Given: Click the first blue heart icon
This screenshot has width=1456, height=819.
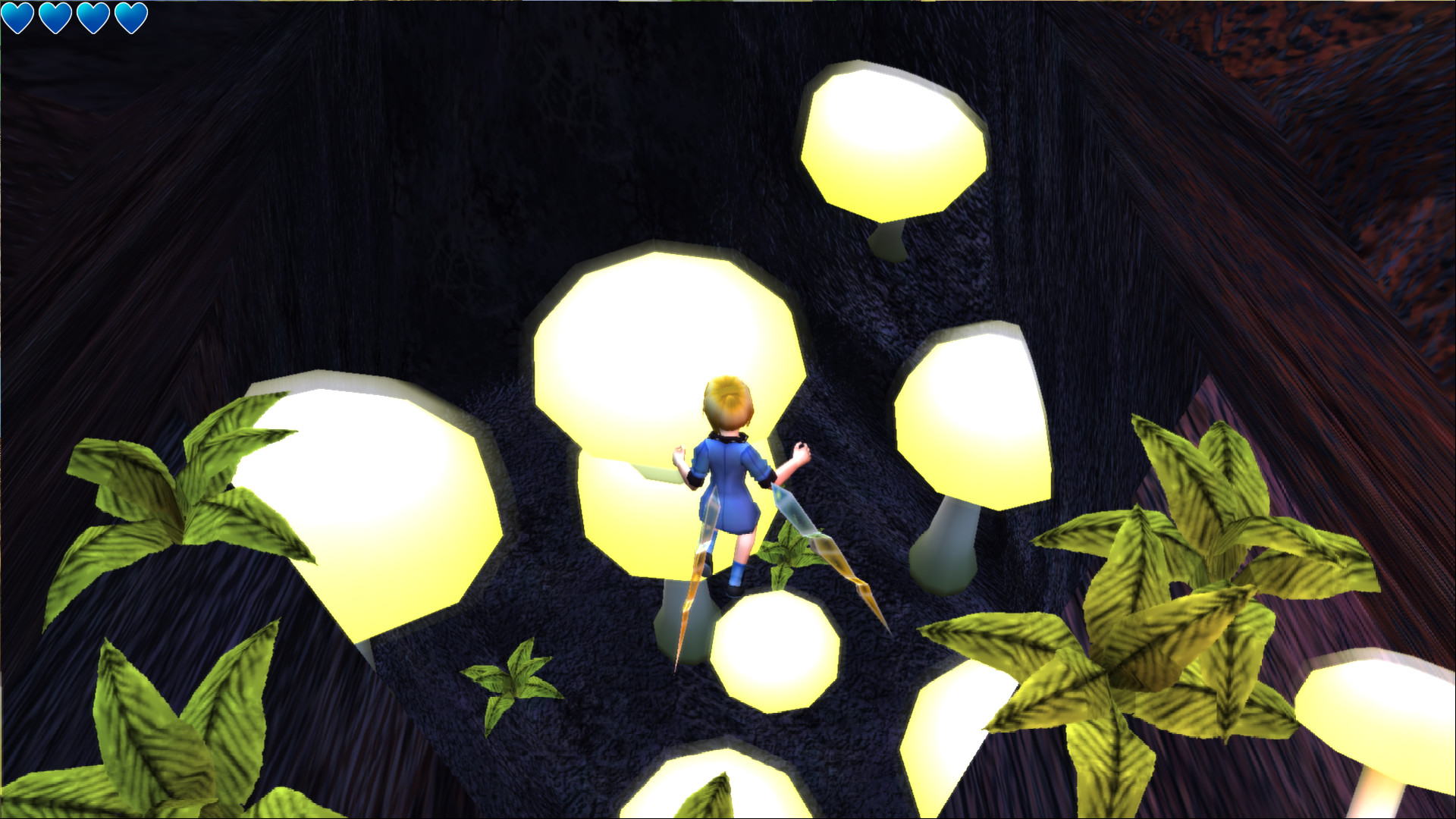Looking at the screenshot, I should 17,17.
